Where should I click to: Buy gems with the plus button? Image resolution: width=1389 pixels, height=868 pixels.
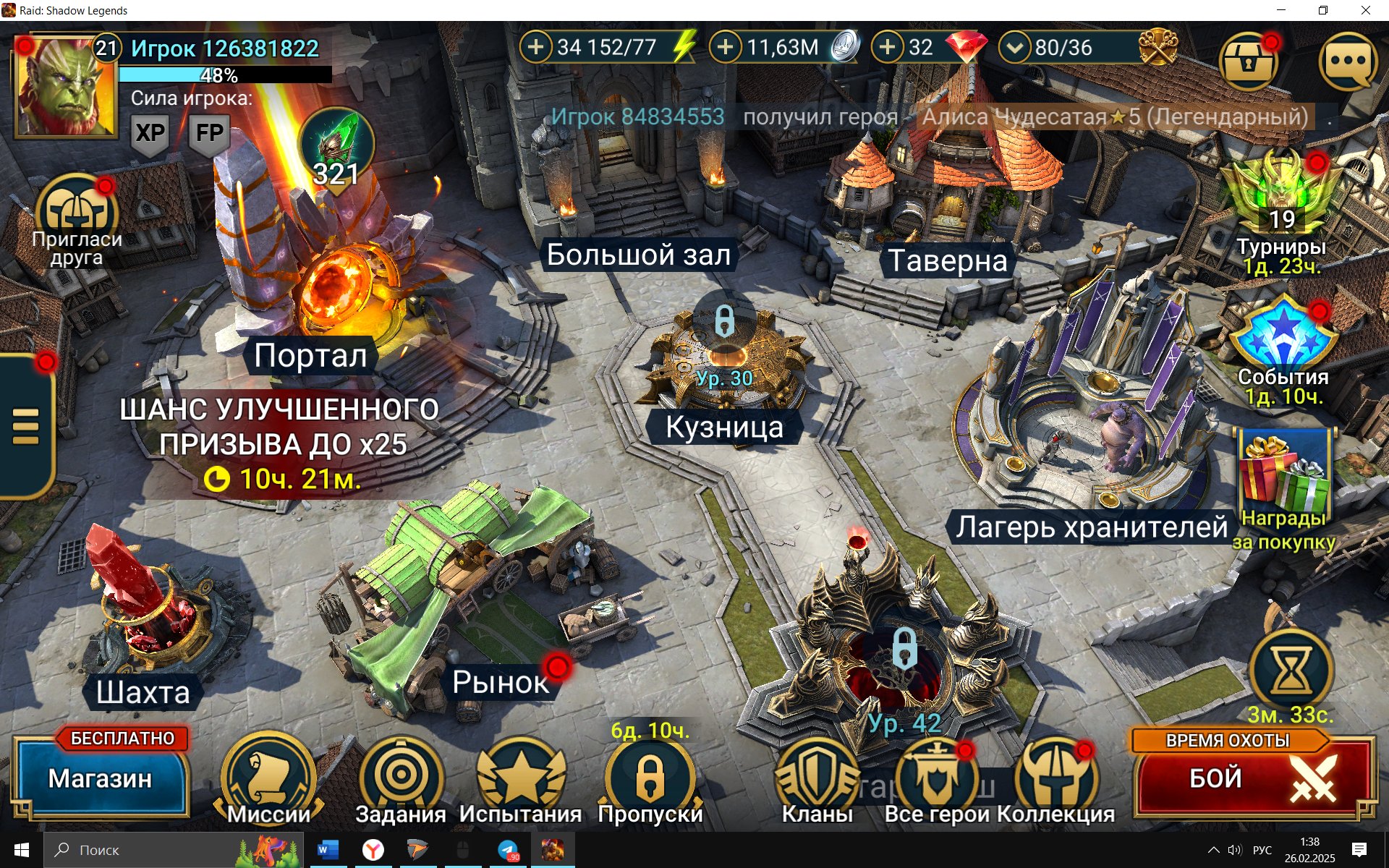point(888,48)
